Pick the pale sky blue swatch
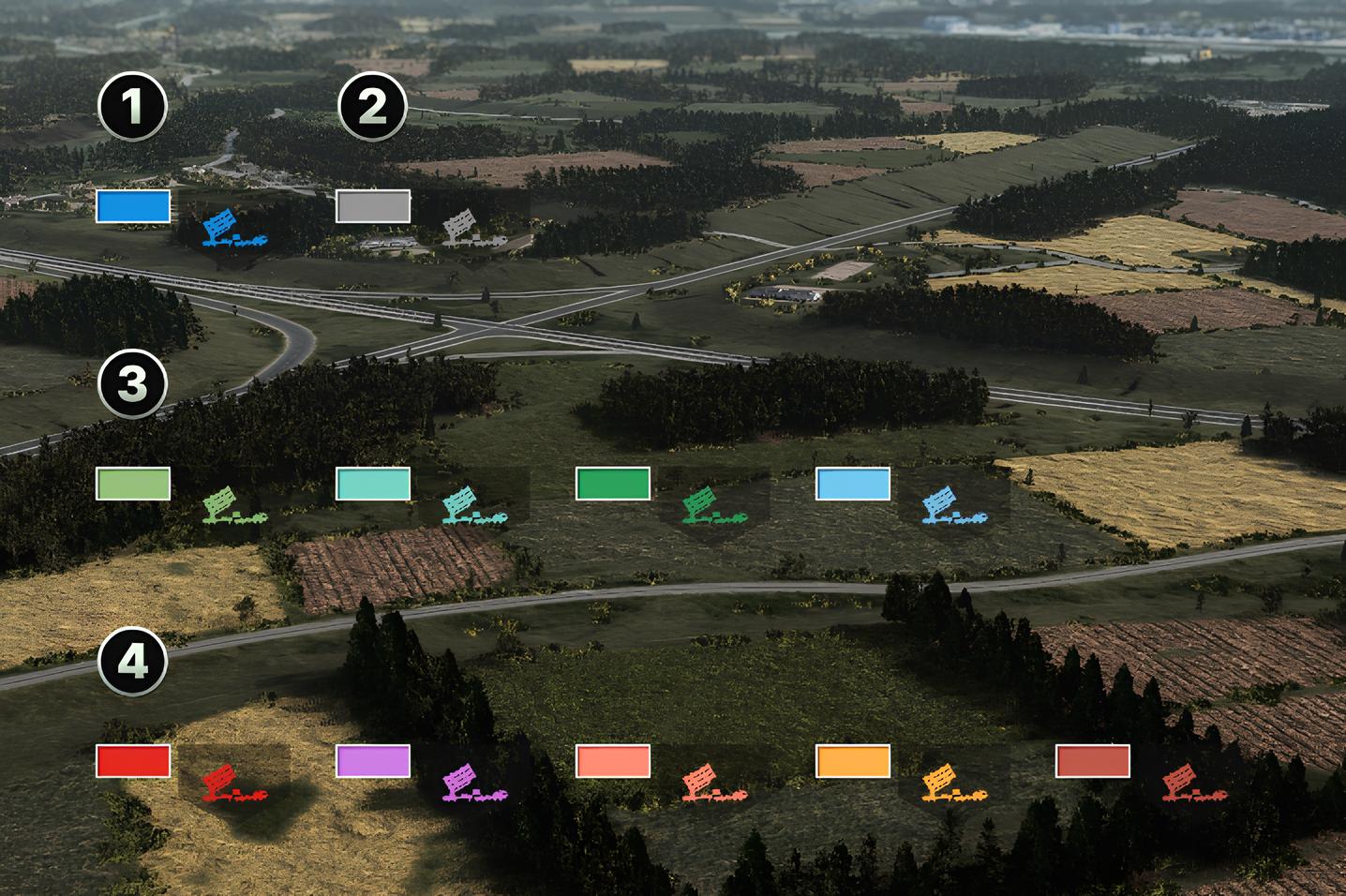The height and width of the screenshot is (896, 1346). [853, 484]
